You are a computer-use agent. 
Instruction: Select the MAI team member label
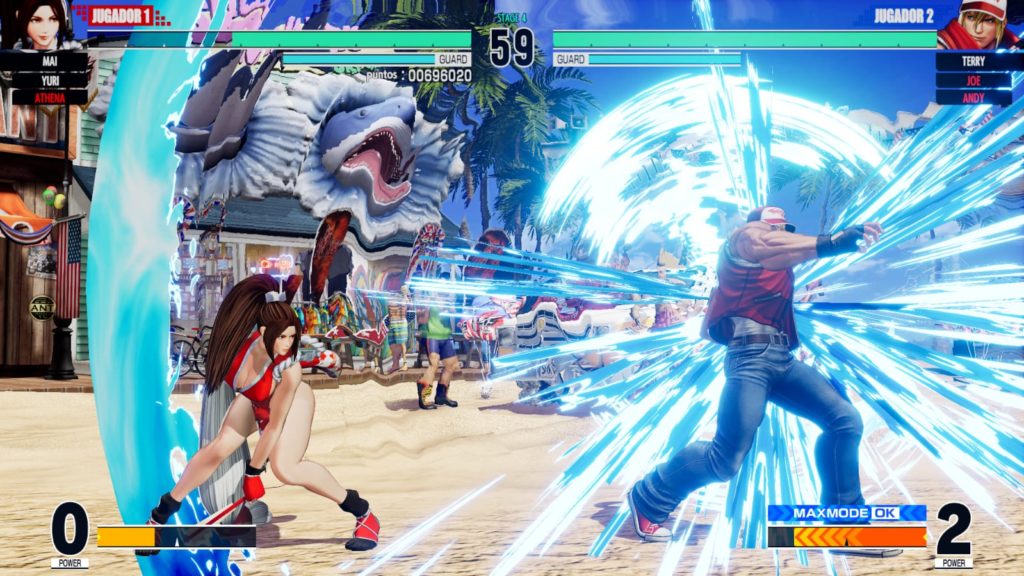click(49, 61)
